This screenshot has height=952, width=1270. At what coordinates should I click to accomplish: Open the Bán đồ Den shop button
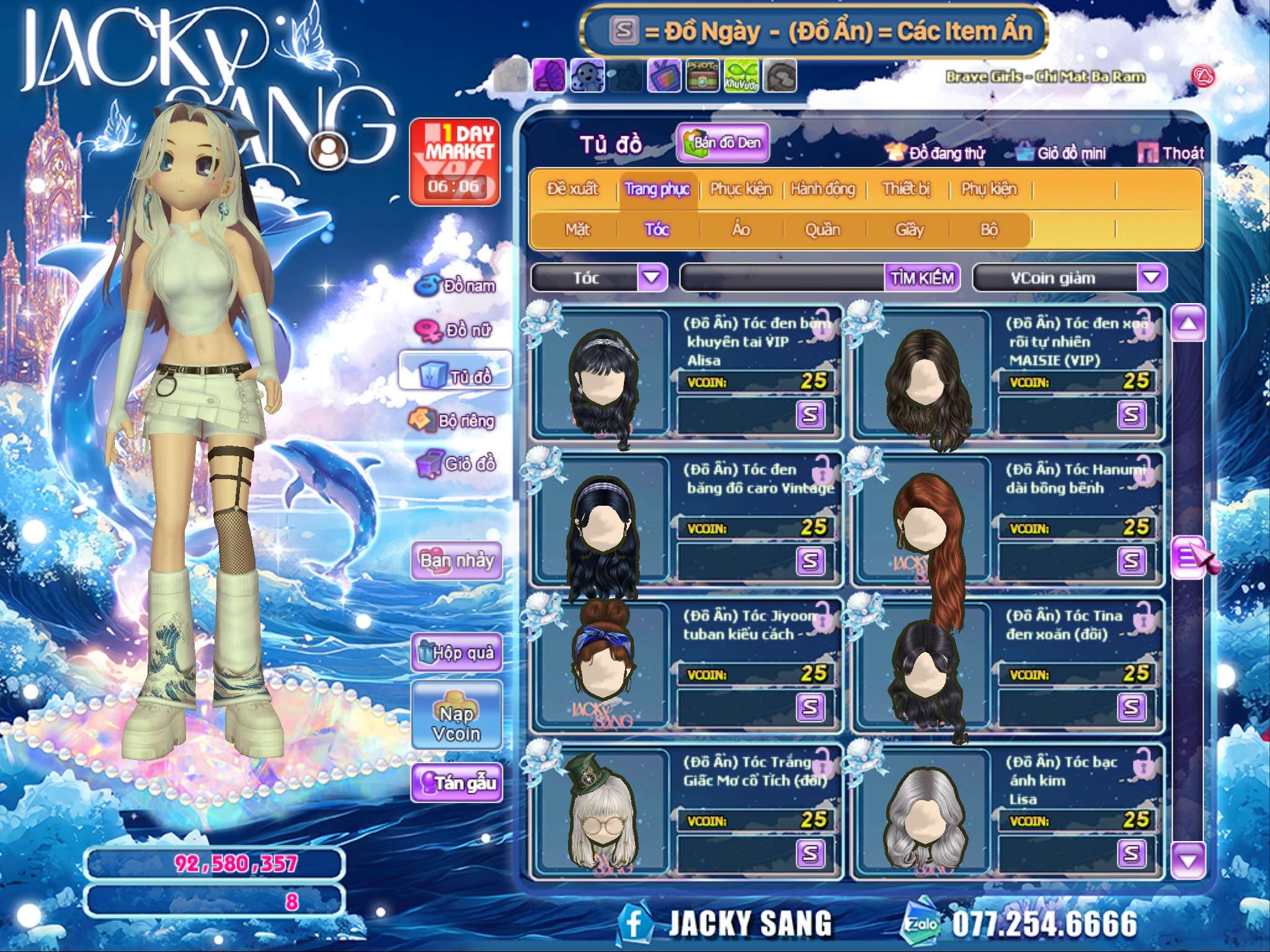point(723,143)
